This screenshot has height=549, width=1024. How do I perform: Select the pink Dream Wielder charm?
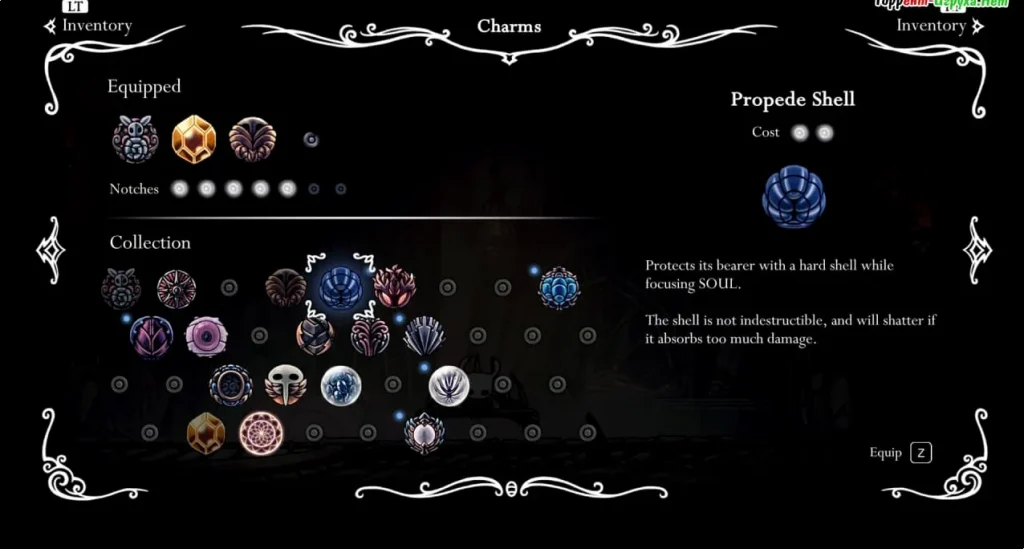coord(261,433)
